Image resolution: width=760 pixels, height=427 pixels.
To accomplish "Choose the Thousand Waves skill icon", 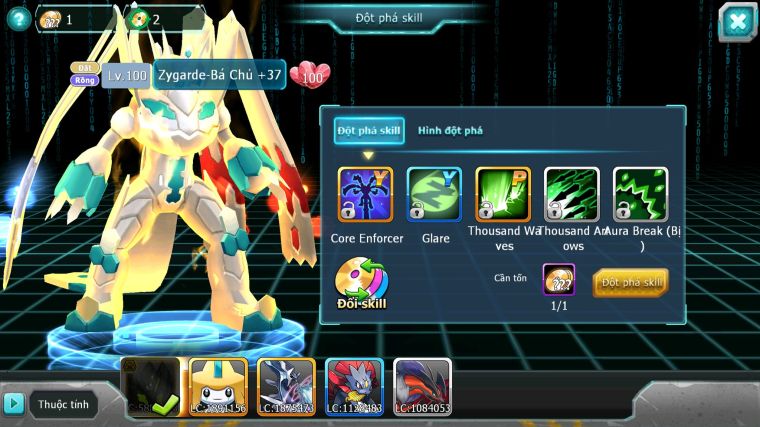I will pyautogui.click(x=503, y=194).
